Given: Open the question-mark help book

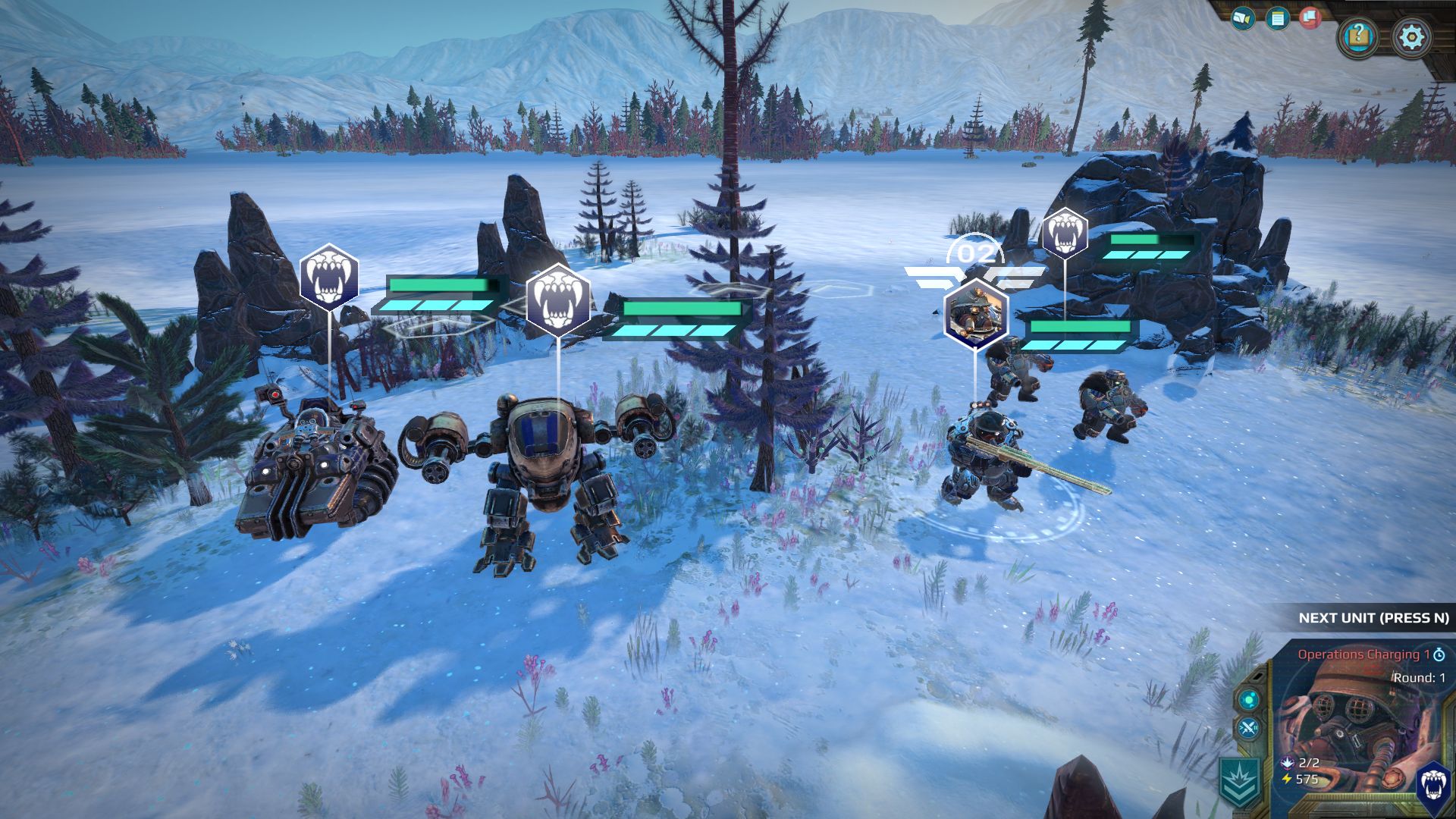Looking at the screenshot, I should click(1359, 36).
